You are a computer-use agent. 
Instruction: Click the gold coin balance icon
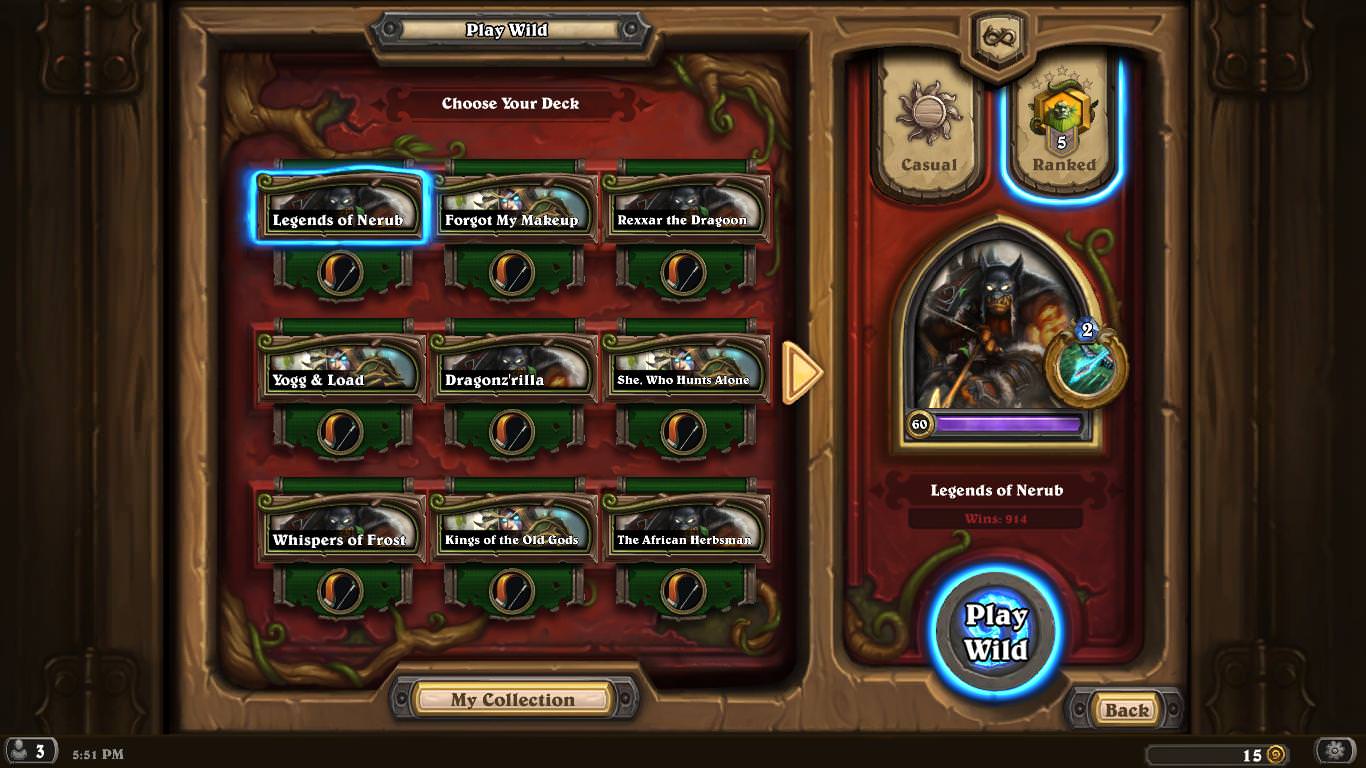(x=1276, y=755)
